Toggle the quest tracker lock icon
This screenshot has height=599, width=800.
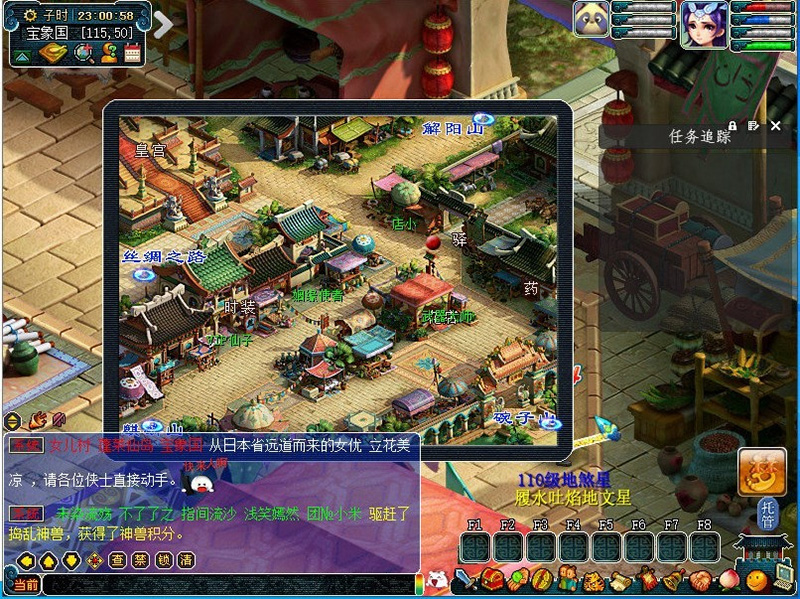[x=733, y=126]
